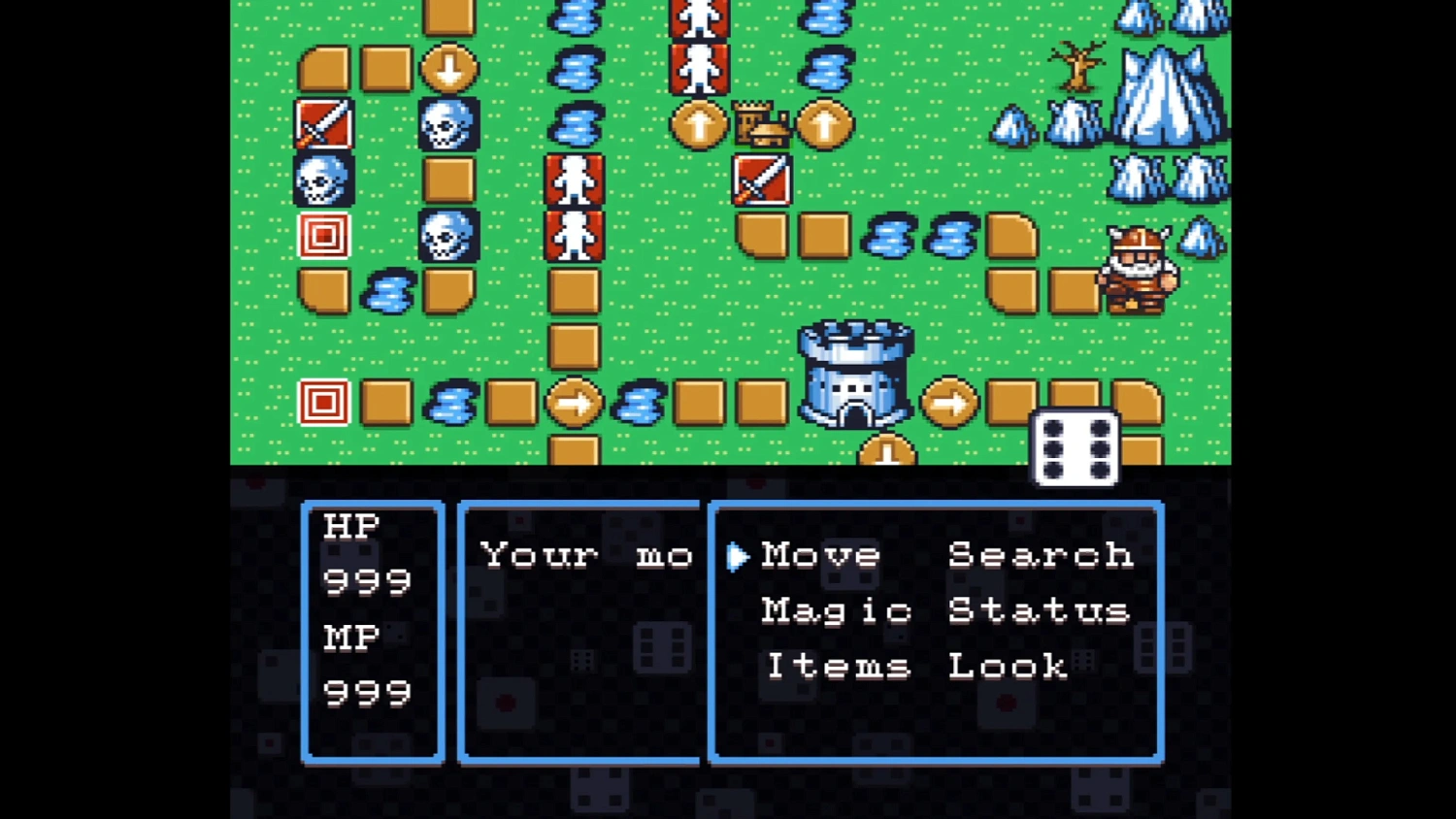
Task: Click the down arrow below the castle
Action: click(888, 448)
